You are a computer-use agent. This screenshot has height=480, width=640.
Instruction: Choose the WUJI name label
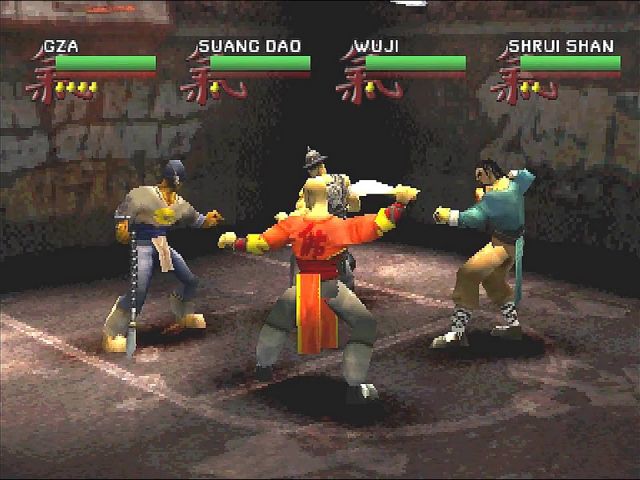(x=376, y=46)
